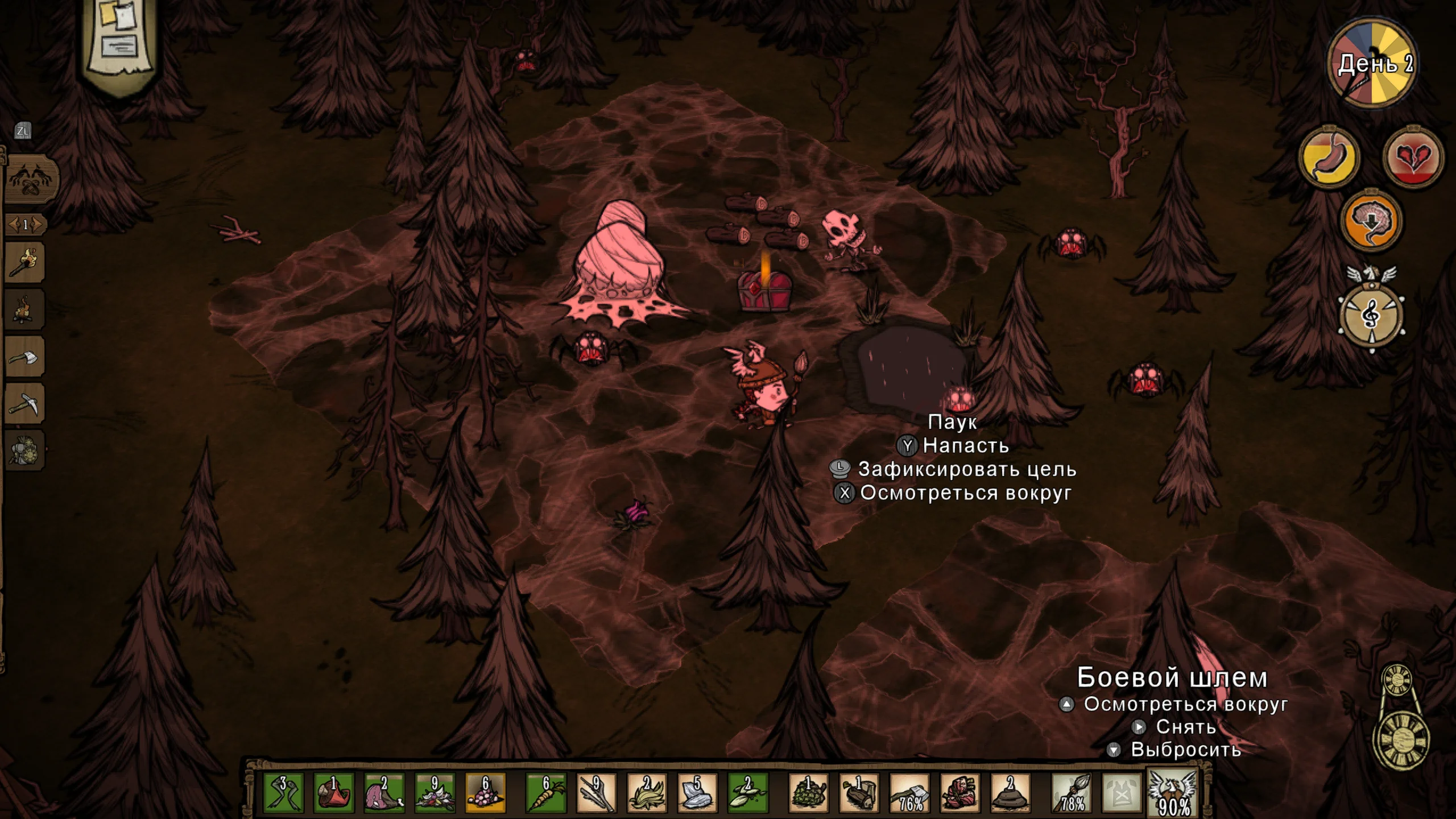Select the campfire crafting recipe
The height and width of the screenshot is (819, 1456).
pos(25,310)
